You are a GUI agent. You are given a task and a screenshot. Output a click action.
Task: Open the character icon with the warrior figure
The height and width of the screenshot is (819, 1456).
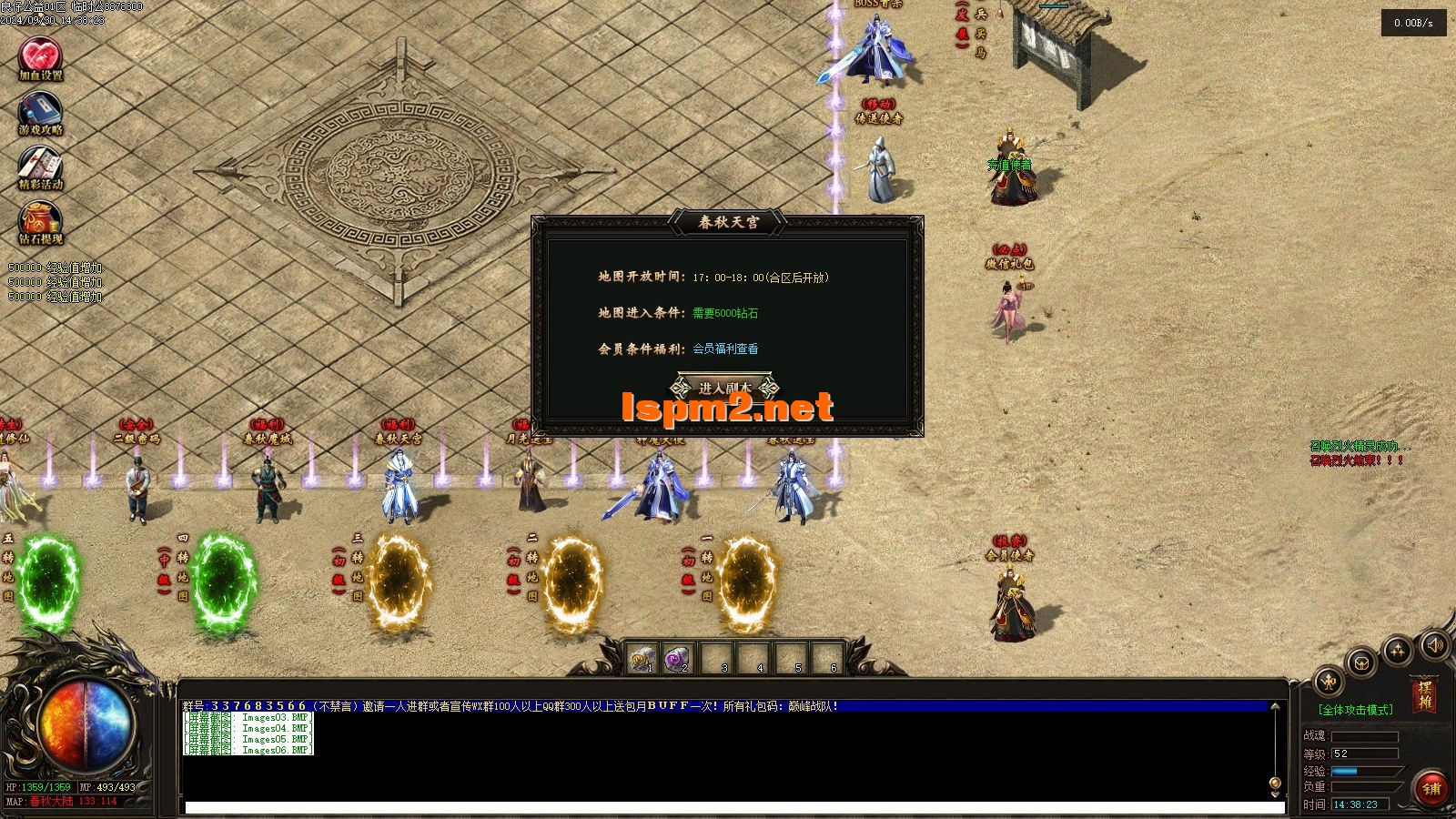(1330, 681)
